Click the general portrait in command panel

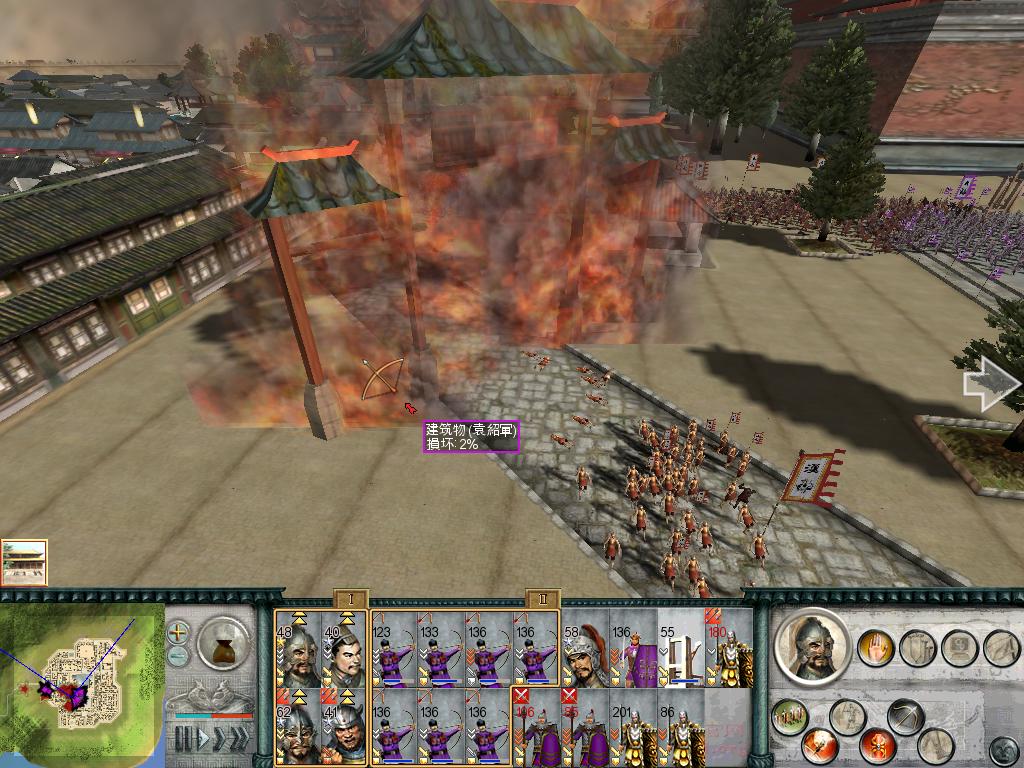point(810,647)
